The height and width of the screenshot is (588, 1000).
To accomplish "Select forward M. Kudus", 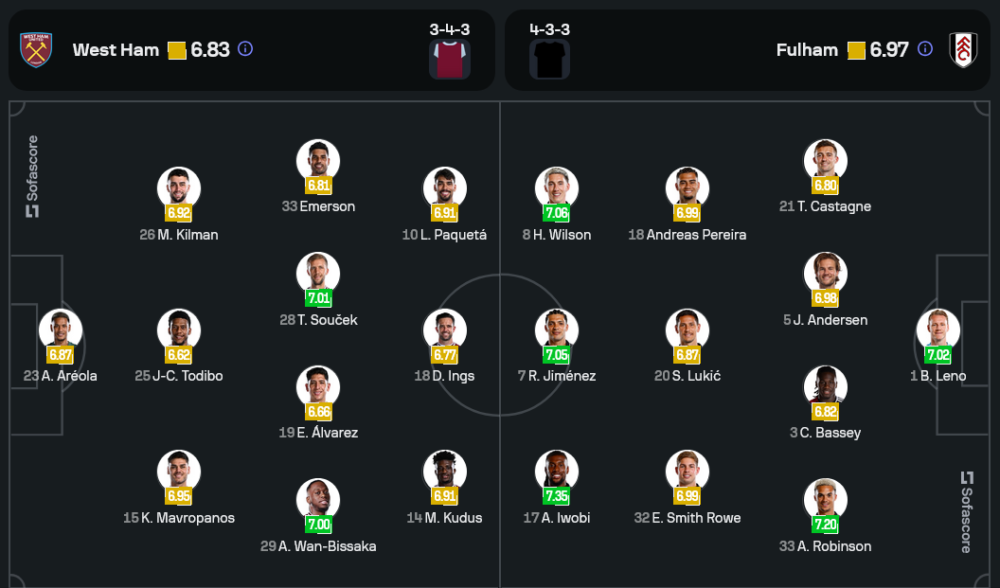I will 444,473.
